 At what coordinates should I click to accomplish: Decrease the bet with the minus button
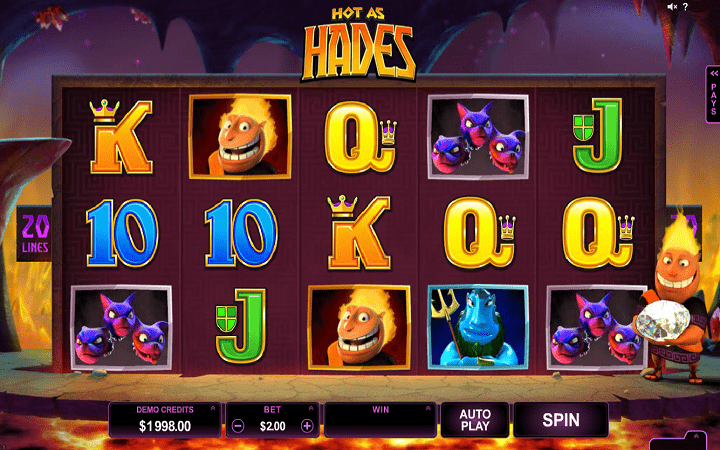[238, 425]
